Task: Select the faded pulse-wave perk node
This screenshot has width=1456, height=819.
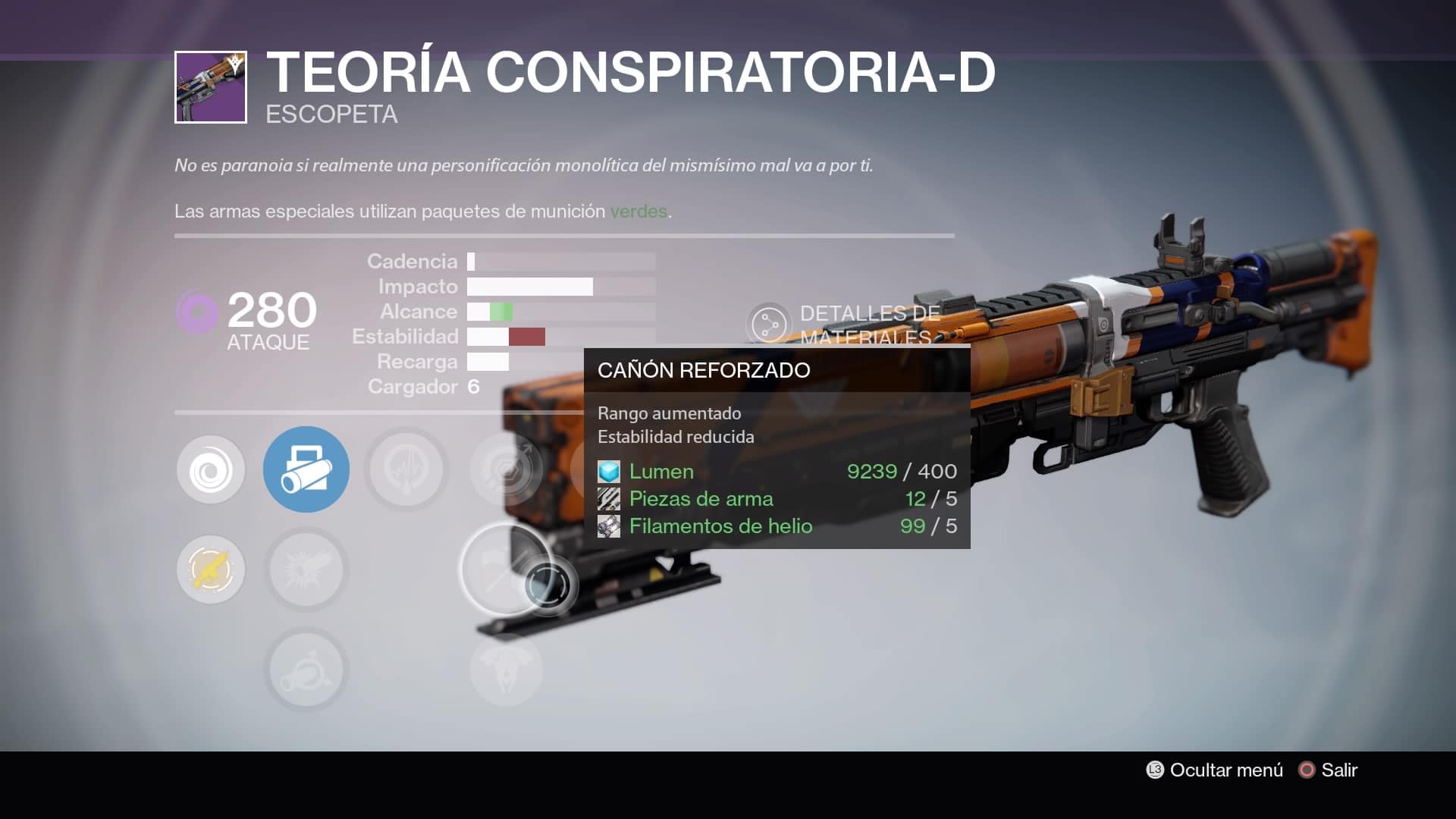Action: pyautogui.click(x=406, y=469)
